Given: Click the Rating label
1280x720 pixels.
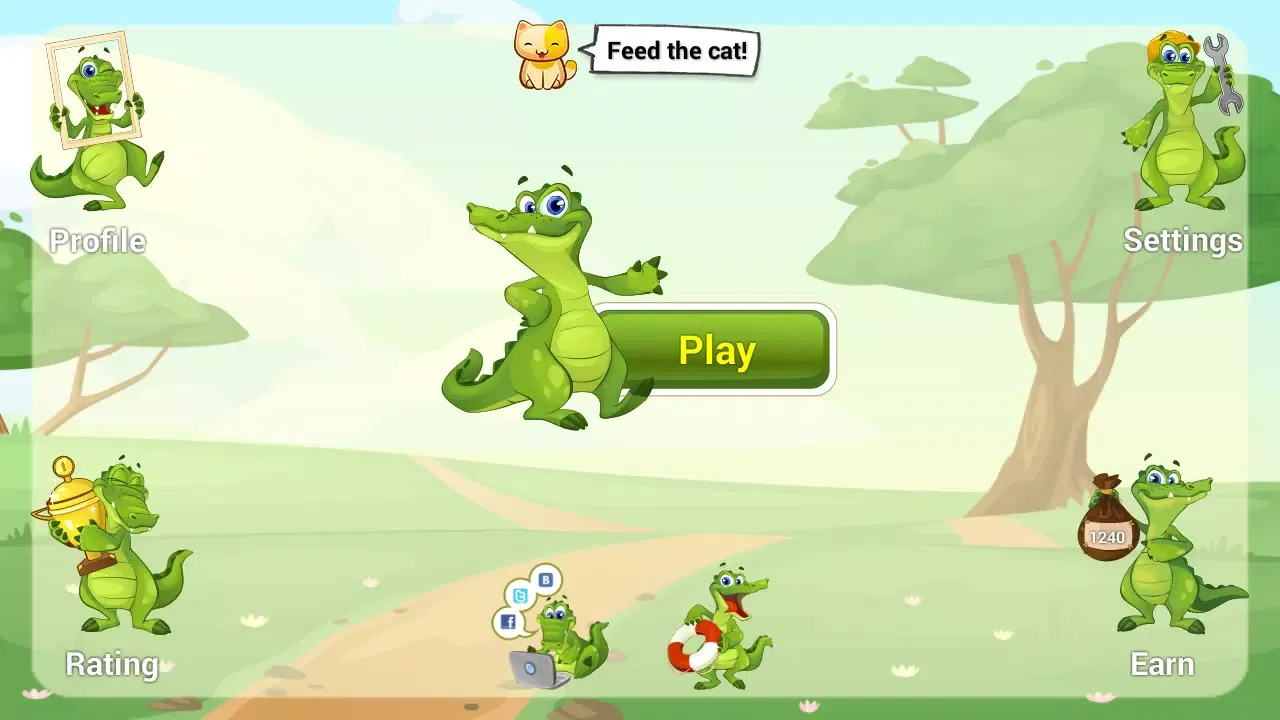Looking at the screenshot, I should (110, 664).
